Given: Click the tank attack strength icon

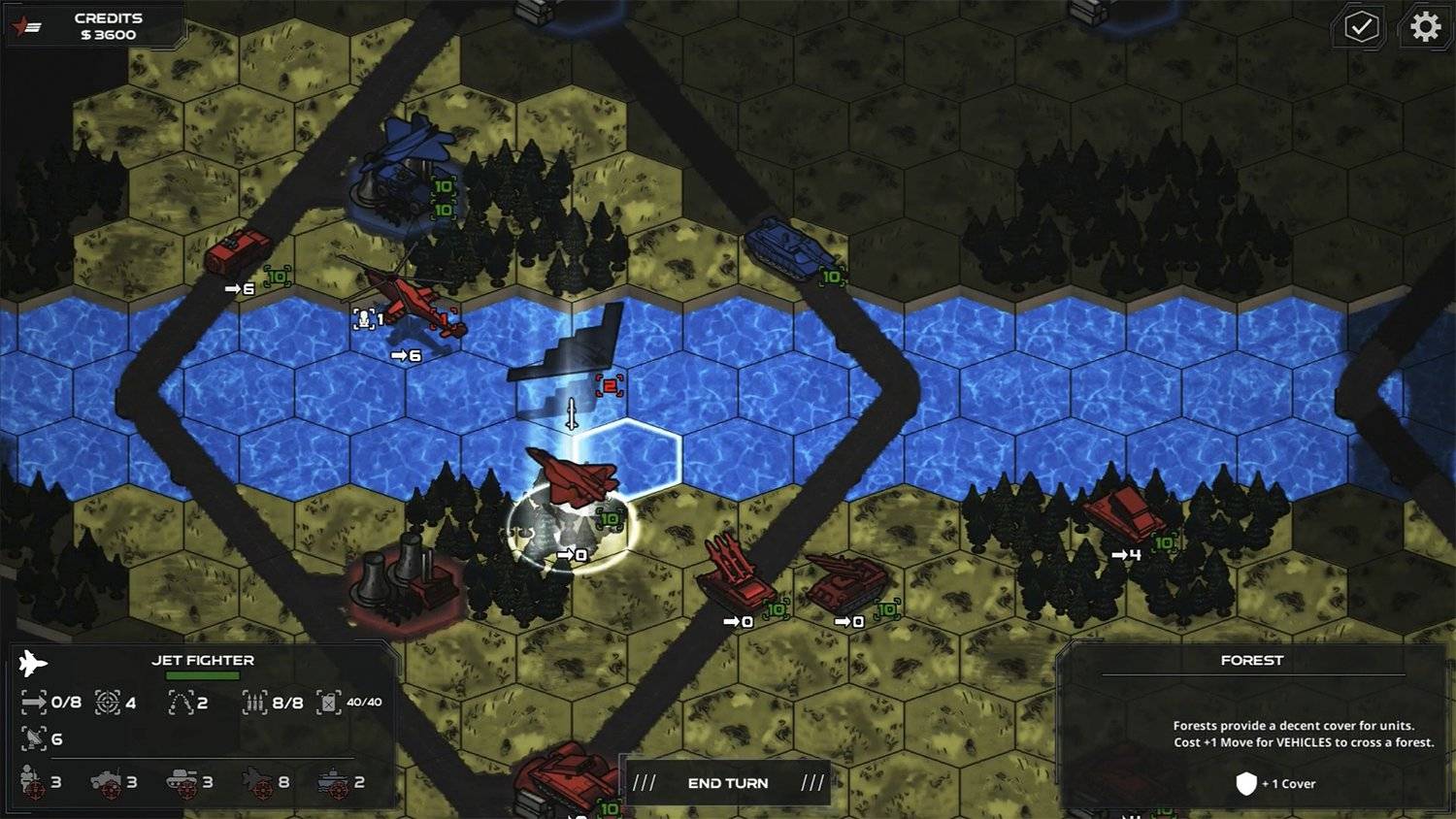Looking at the screenshot, I should (181, 778).
